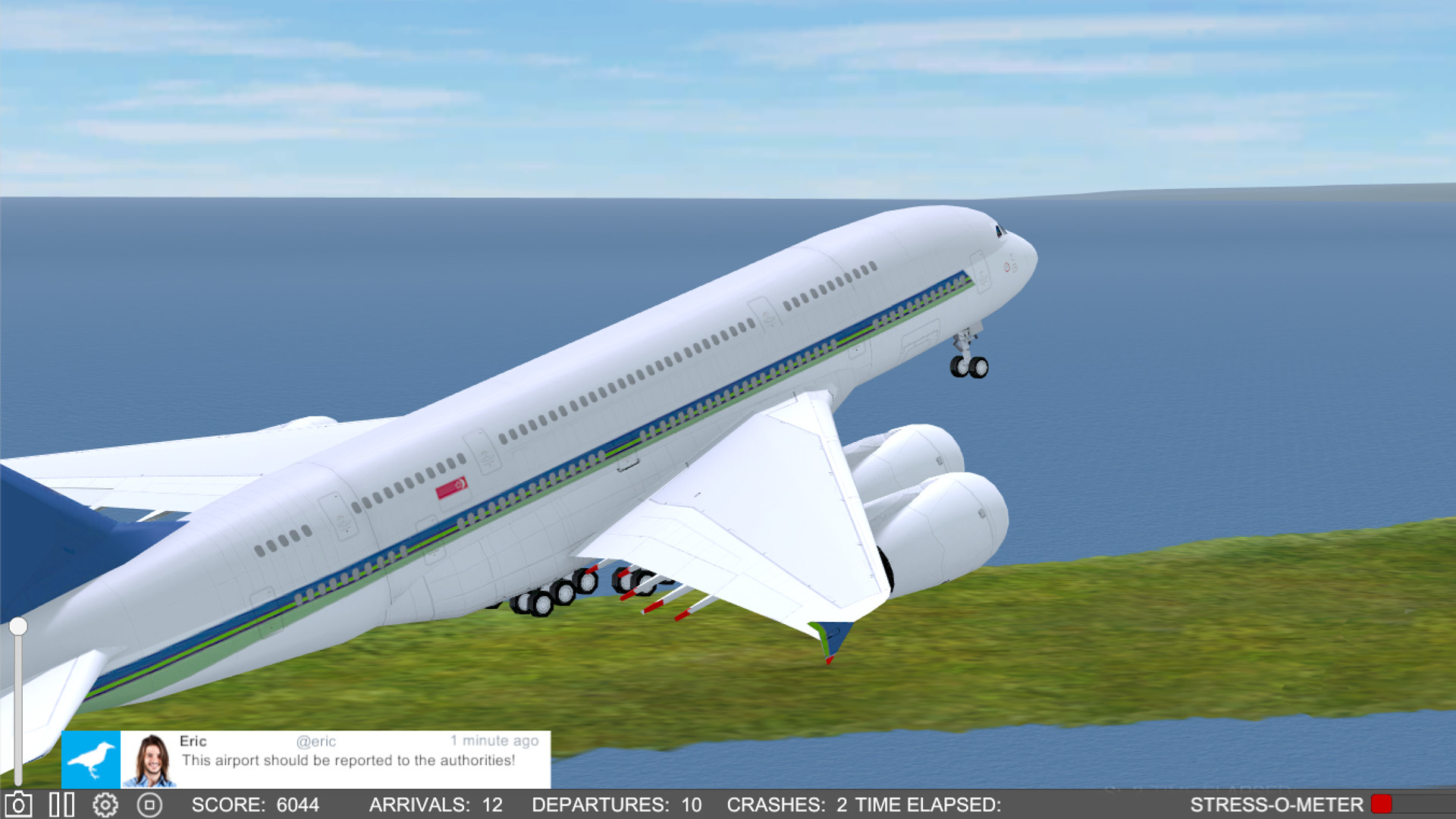Pause the game with the pause icon

(62, 805)
